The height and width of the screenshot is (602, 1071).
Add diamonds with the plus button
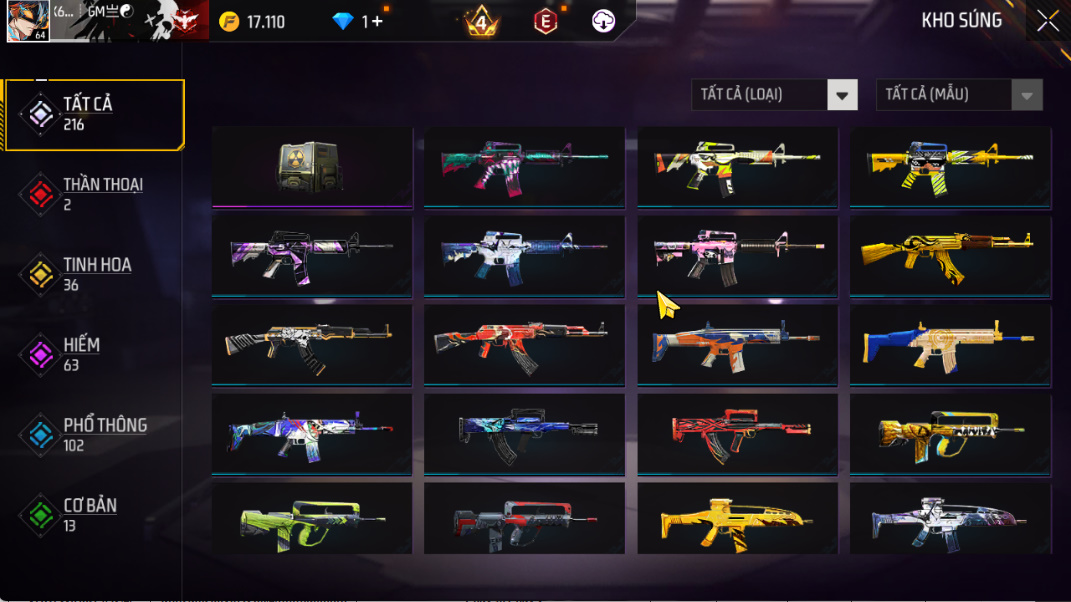[x=377, y=21]
